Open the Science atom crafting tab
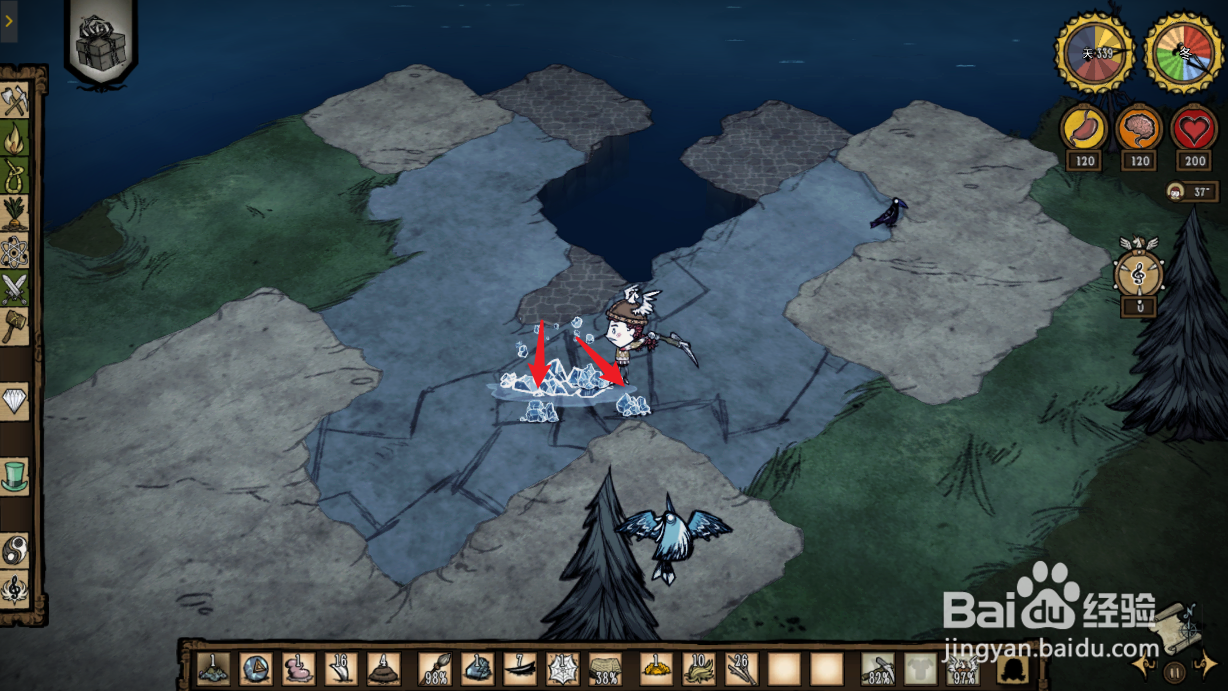The image size is (1228, 691). click(x=15, y=253)
